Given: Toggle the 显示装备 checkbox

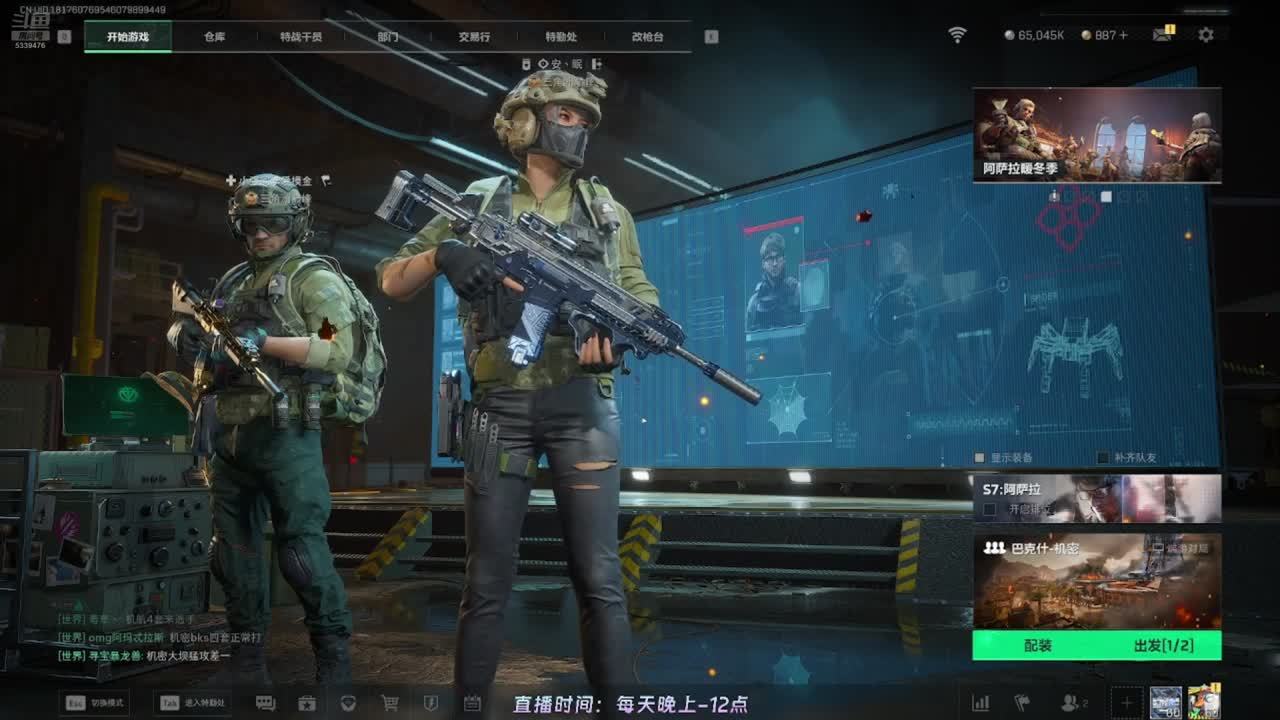Looking at the screenshot, I should point(980,458).
